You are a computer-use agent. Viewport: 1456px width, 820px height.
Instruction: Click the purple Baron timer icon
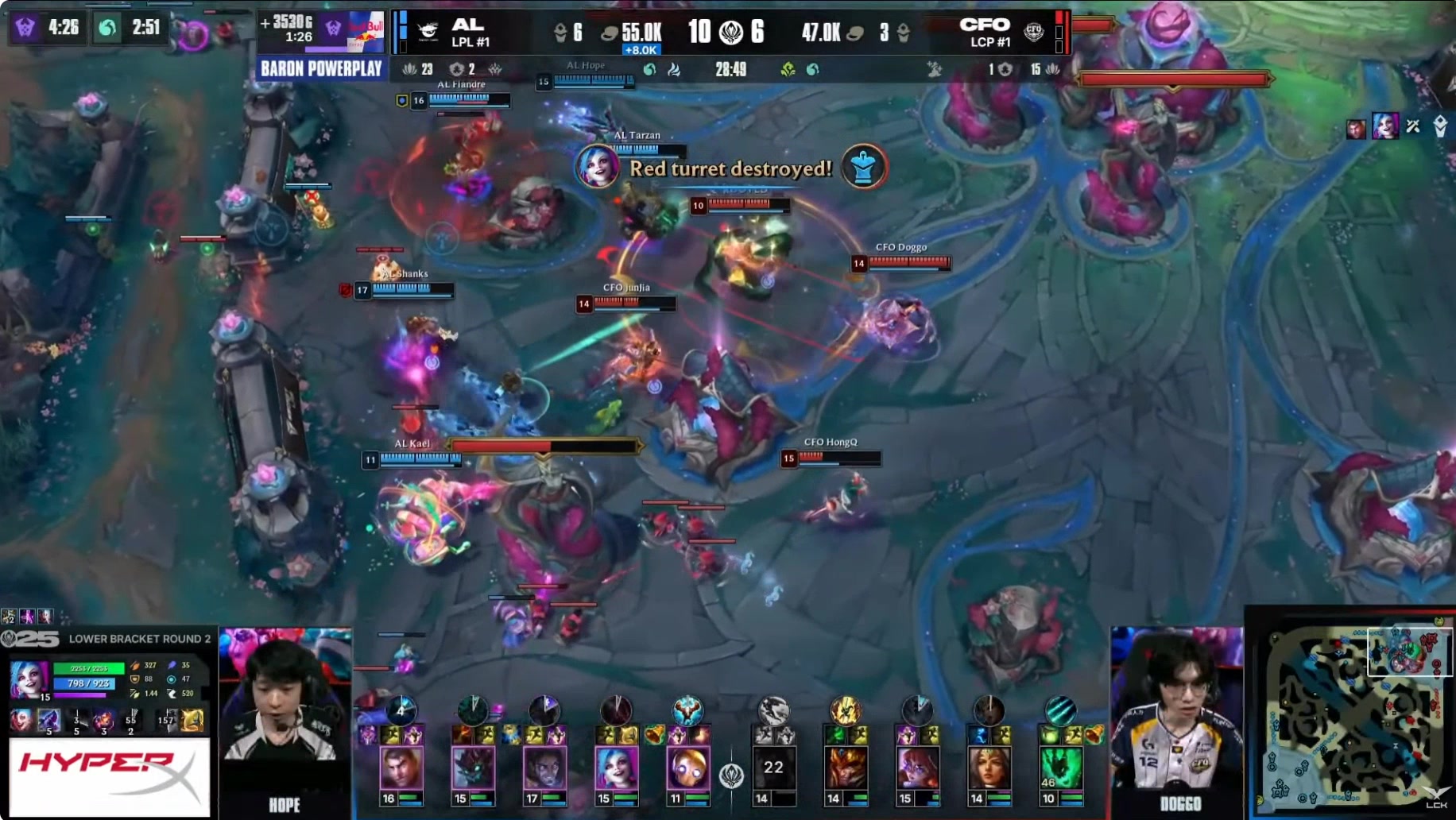click(x=25, y=28)
